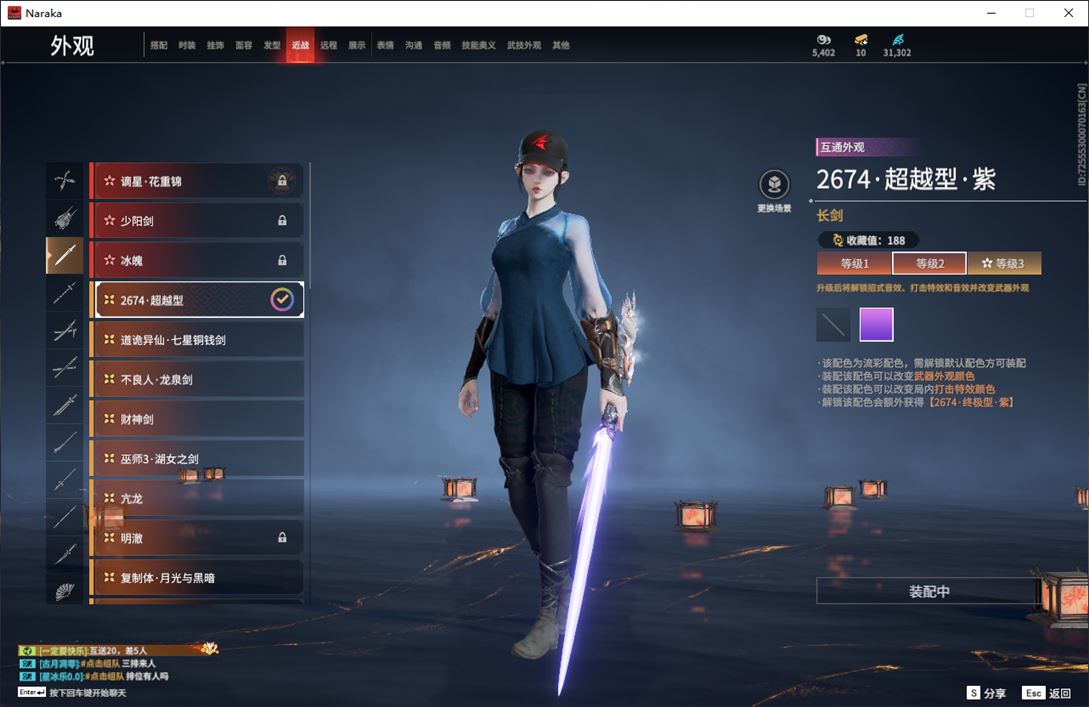Switch to 等级1 weapon level
Screen dimensions: 1089x707
click(854, 264)
